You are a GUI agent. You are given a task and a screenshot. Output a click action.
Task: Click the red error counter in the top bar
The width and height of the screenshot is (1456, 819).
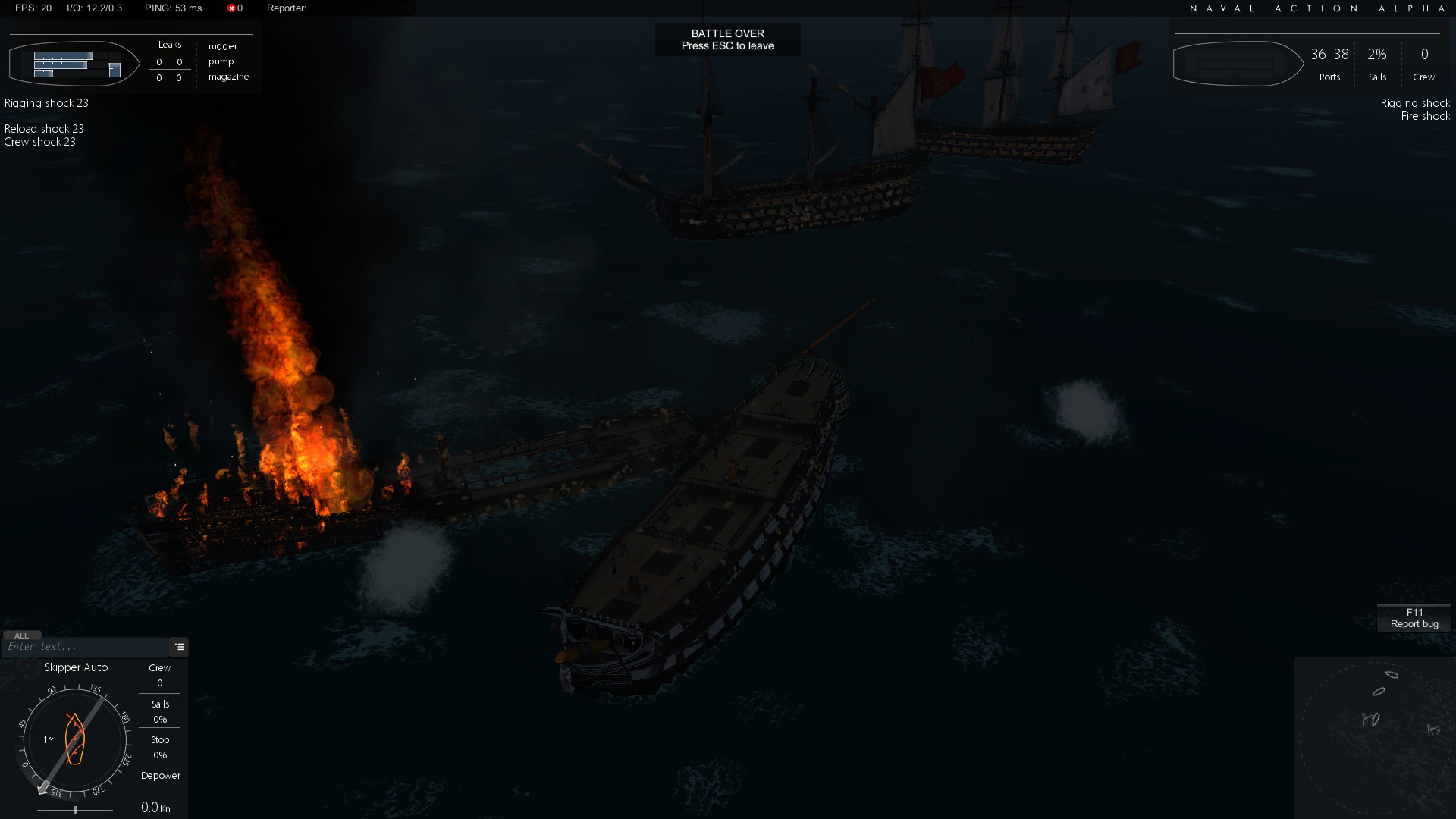click(233, 8)
